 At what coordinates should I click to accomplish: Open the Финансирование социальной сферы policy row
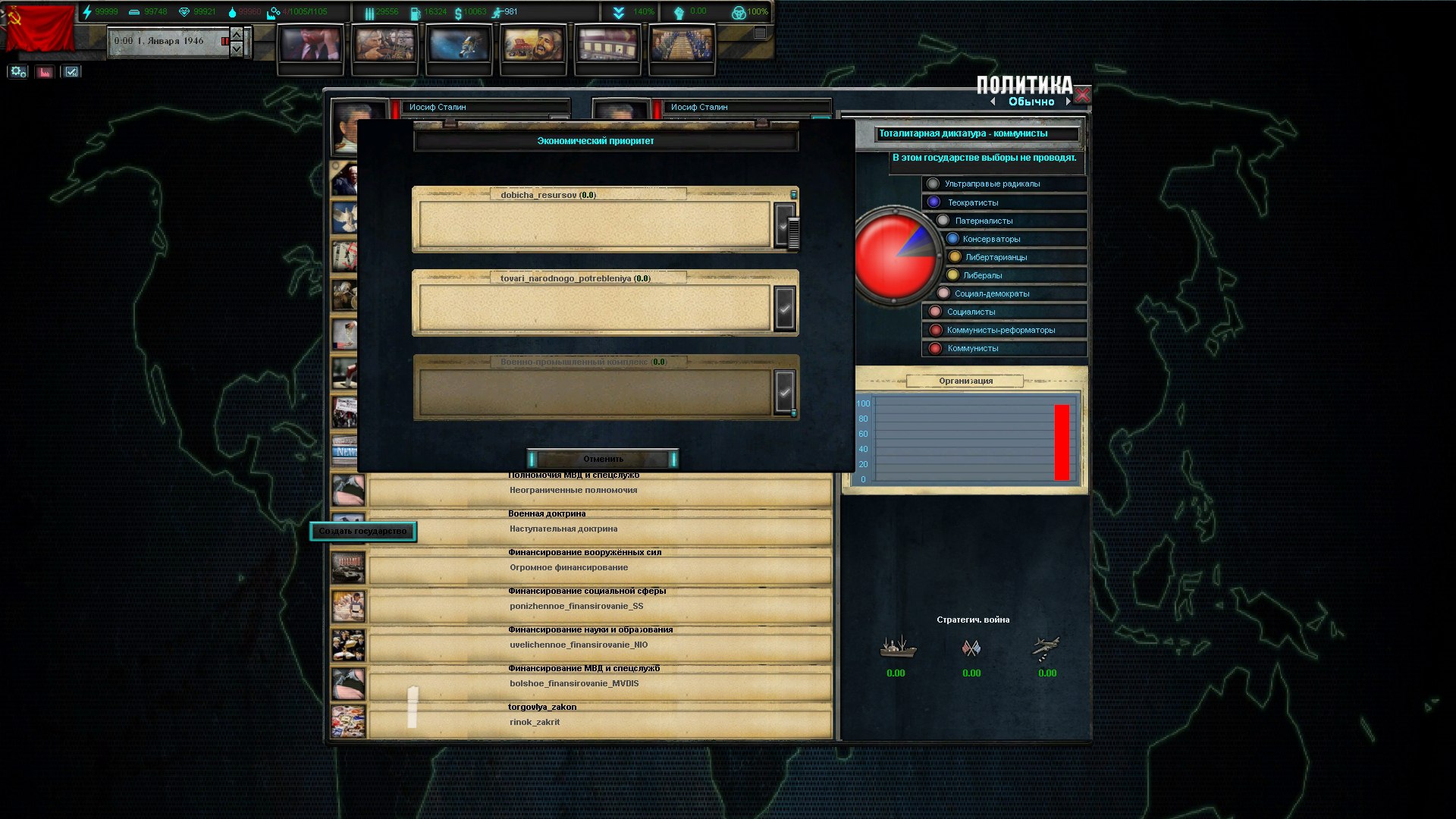(599, 606)
